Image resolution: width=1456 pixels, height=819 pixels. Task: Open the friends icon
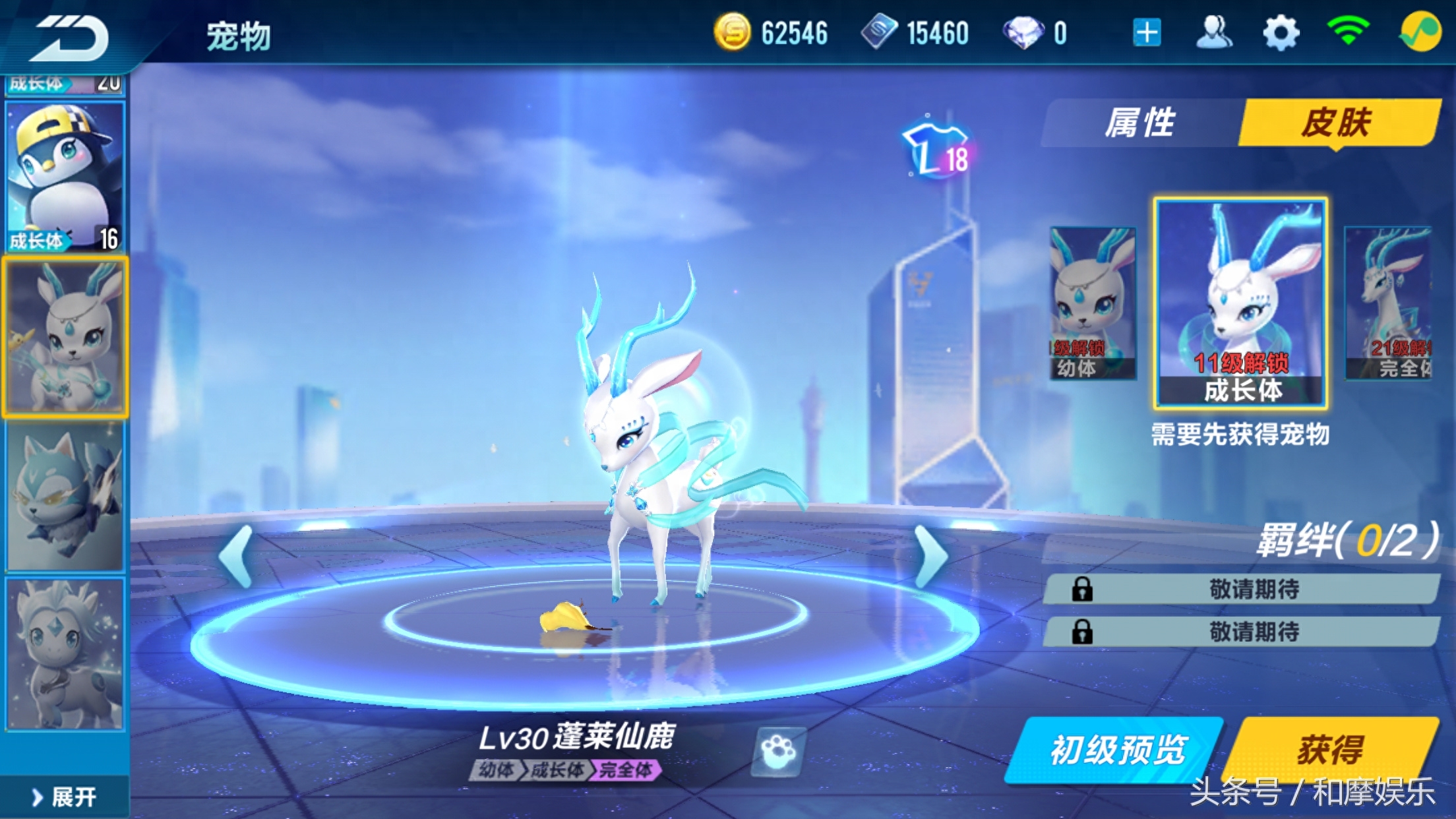[x=1214, y=33]
